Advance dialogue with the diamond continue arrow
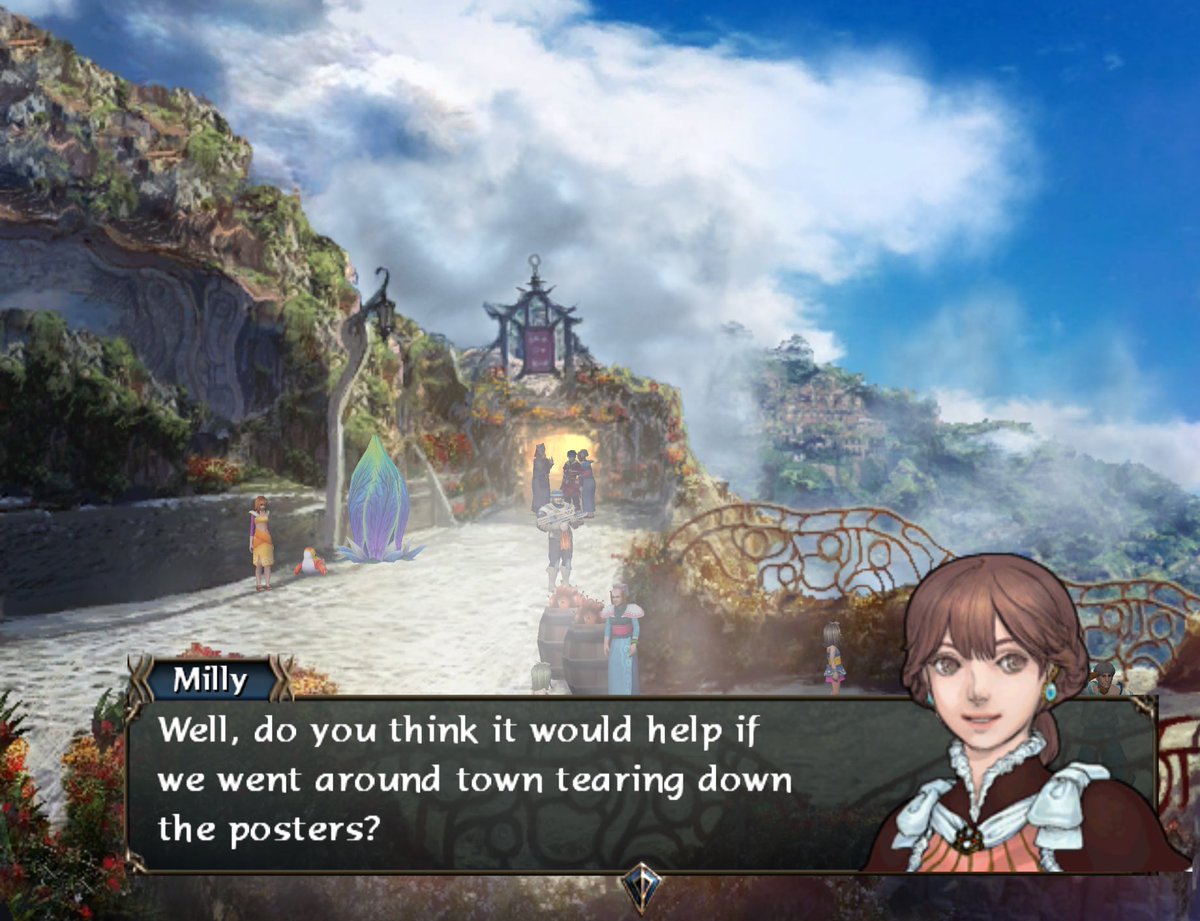 (x=640, y=886)
